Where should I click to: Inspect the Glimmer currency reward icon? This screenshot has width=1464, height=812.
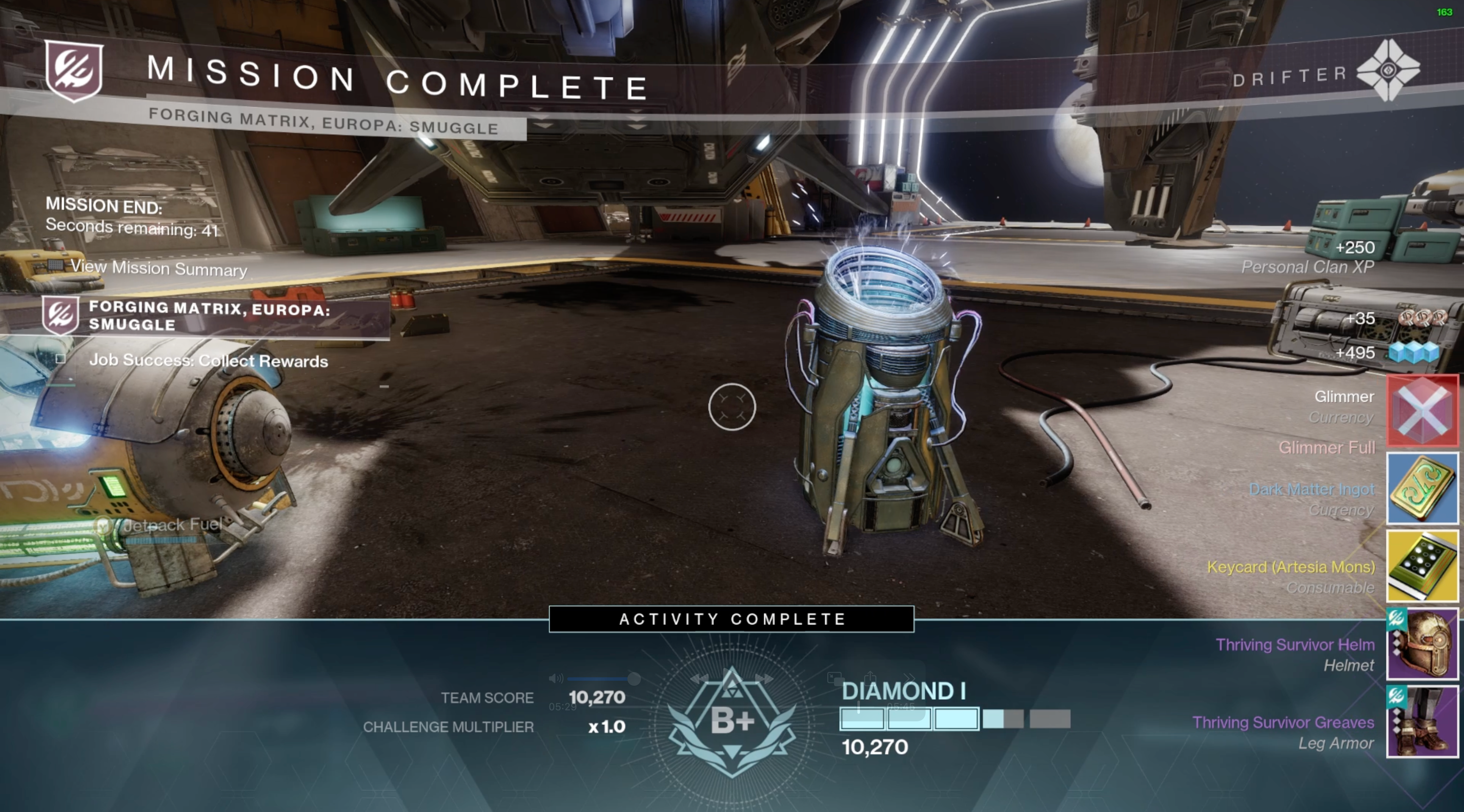(x=1422, y=410)
